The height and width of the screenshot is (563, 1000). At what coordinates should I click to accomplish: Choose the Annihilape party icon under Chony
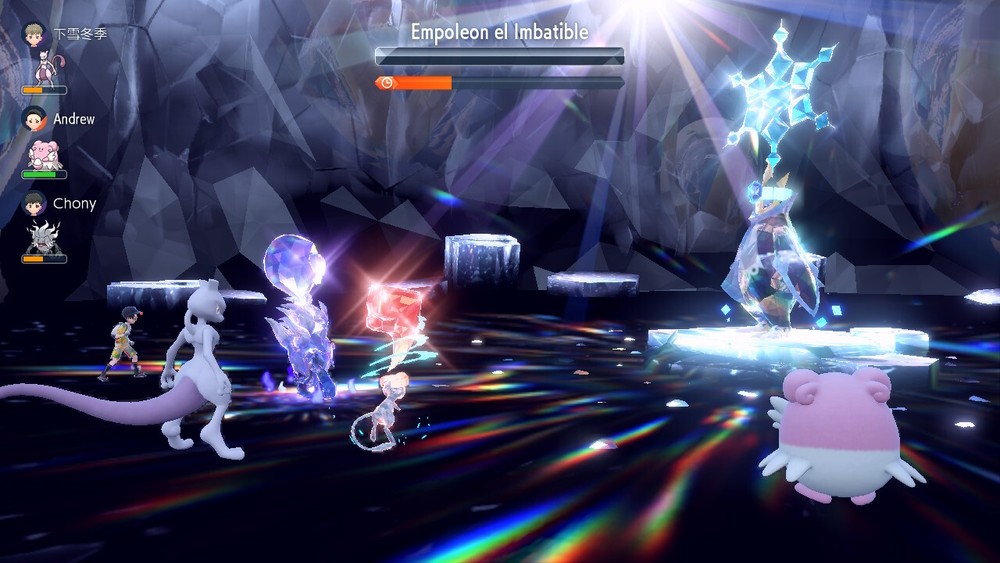pos(43,238)
